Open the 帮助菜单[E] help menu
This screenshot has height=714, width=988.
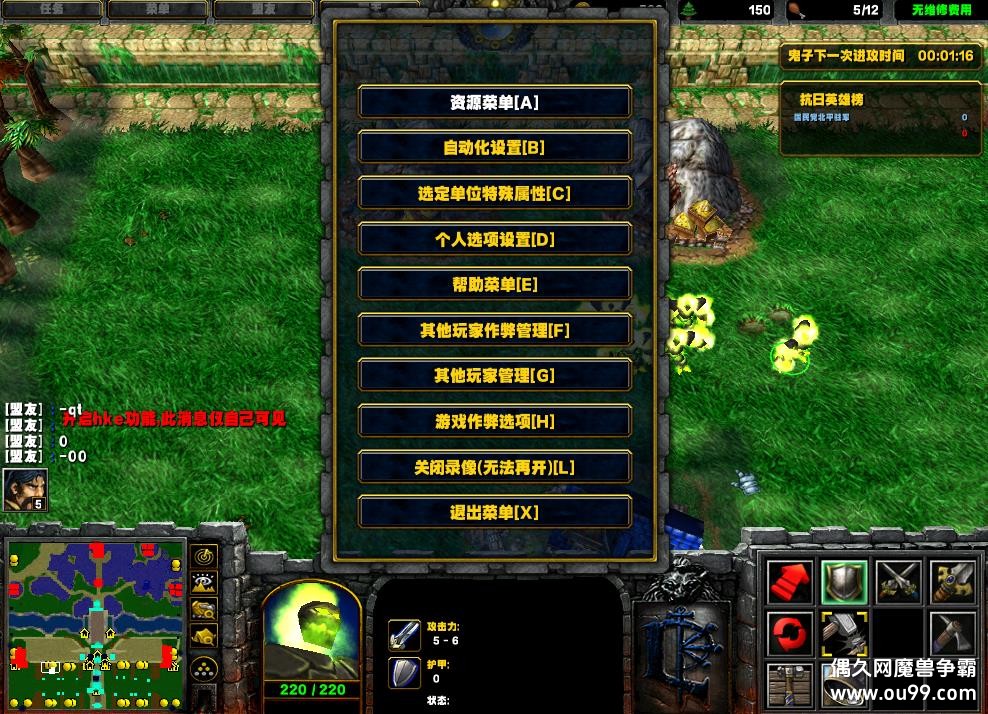(x=494, y=285)
